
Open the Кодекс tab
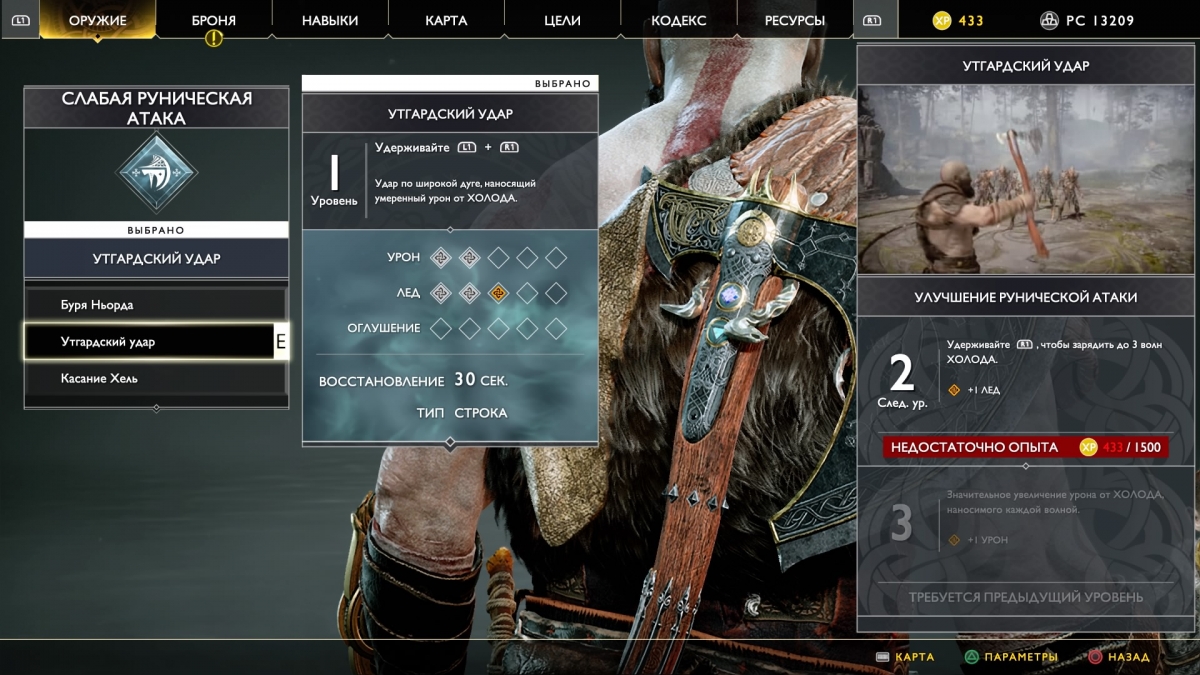(678, 20)
